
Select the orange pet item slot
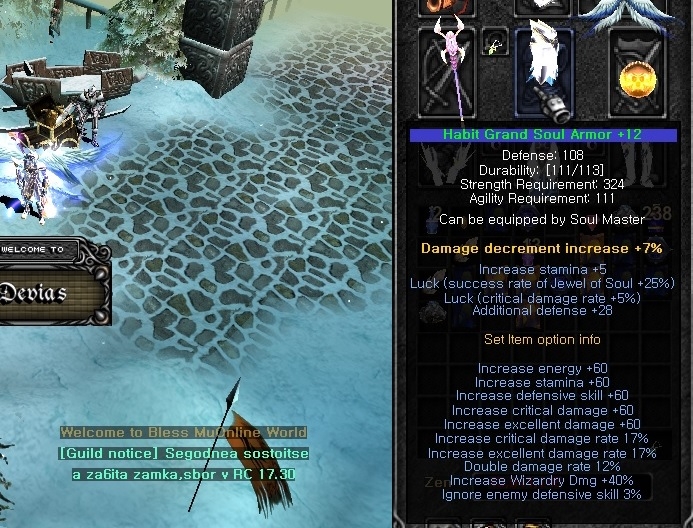click(447, 7)
